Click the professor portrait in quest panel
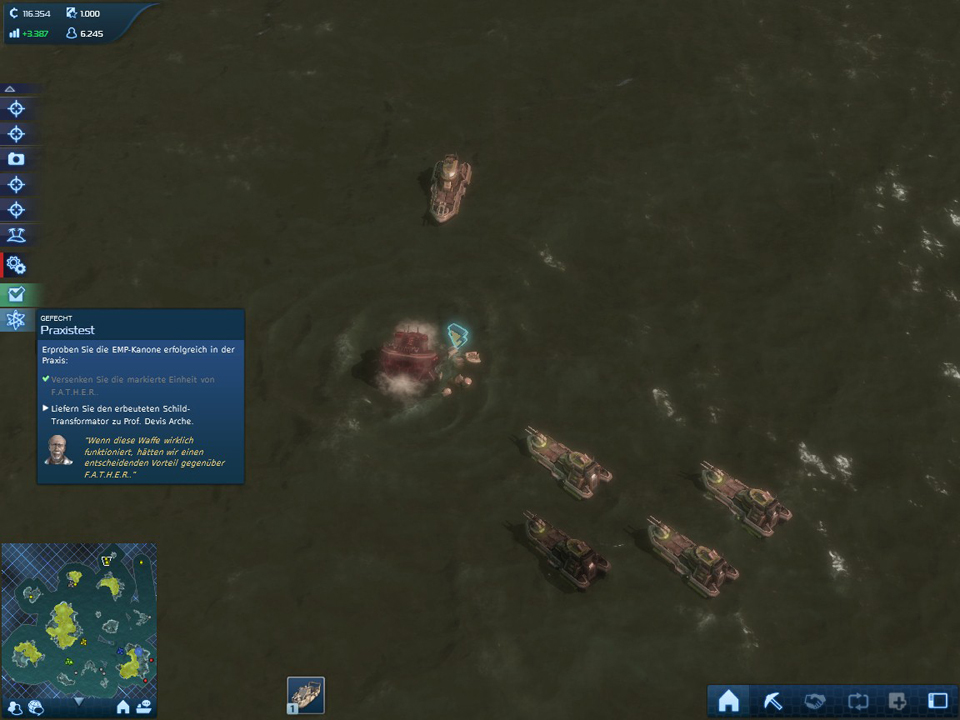This screenshot has width=960, height=720. [58, 450]
